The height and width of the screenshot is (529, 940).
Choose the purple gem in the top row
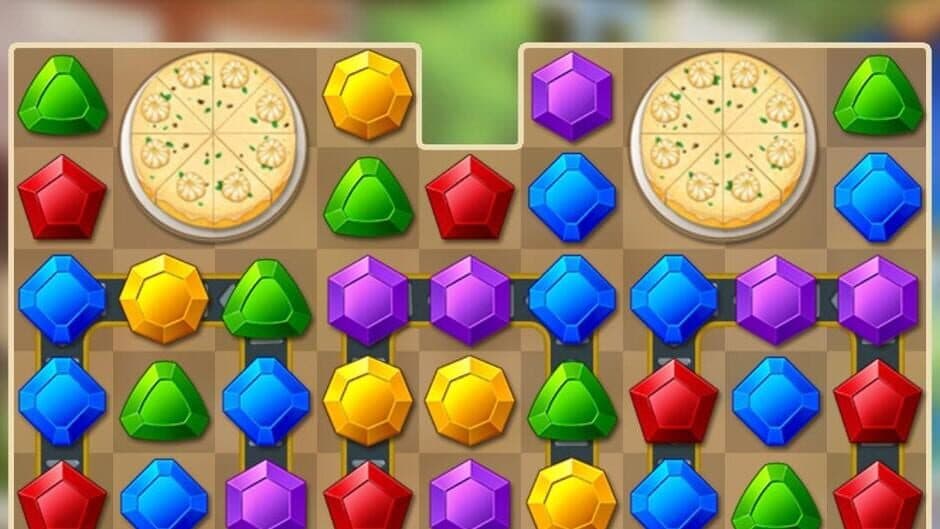(571, 95)
